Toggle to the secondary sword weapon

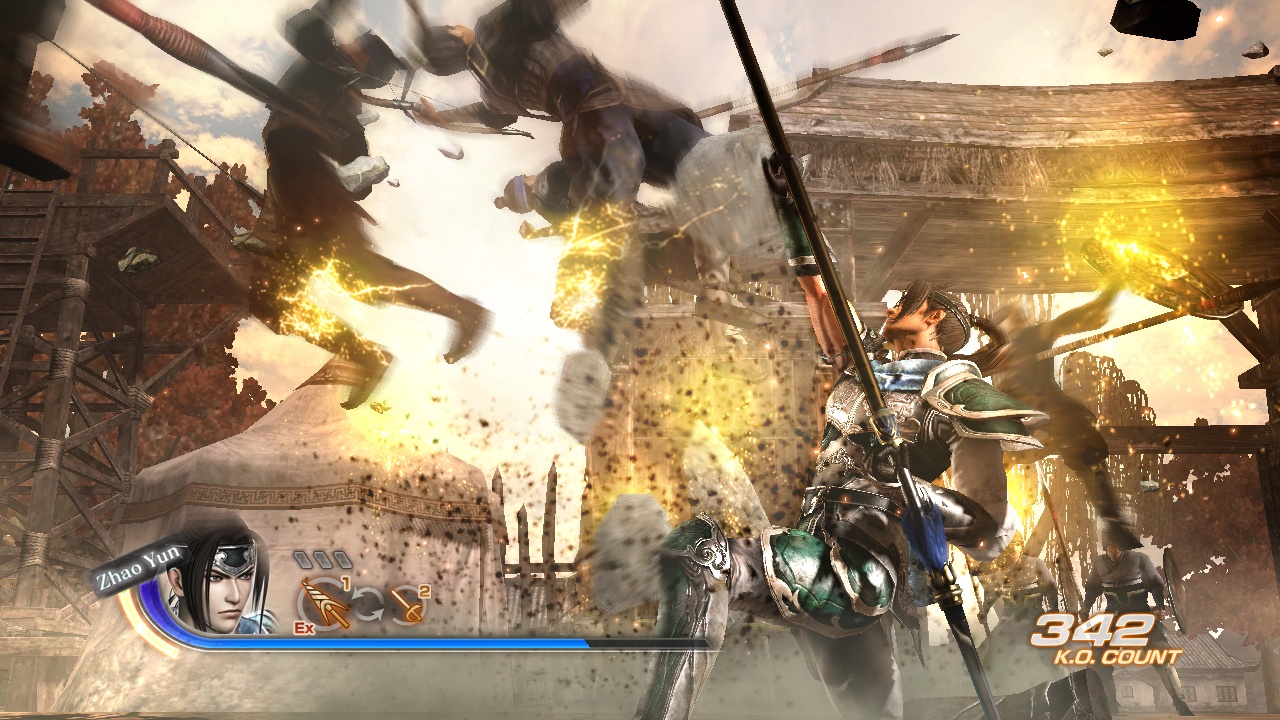point(408,606)
